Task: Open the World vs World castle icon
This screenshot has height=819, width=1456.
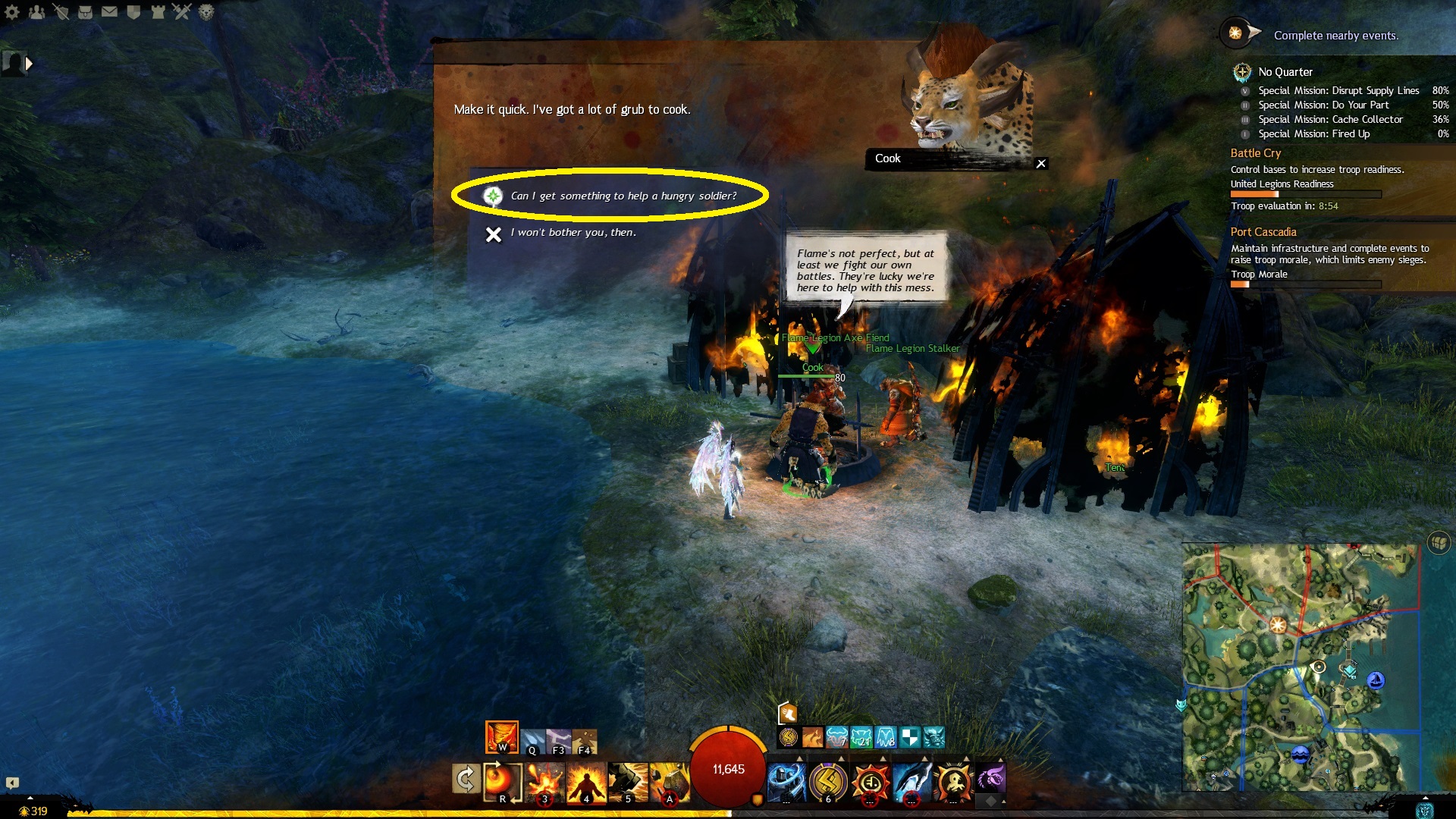Action: click(x=158, y=11)
